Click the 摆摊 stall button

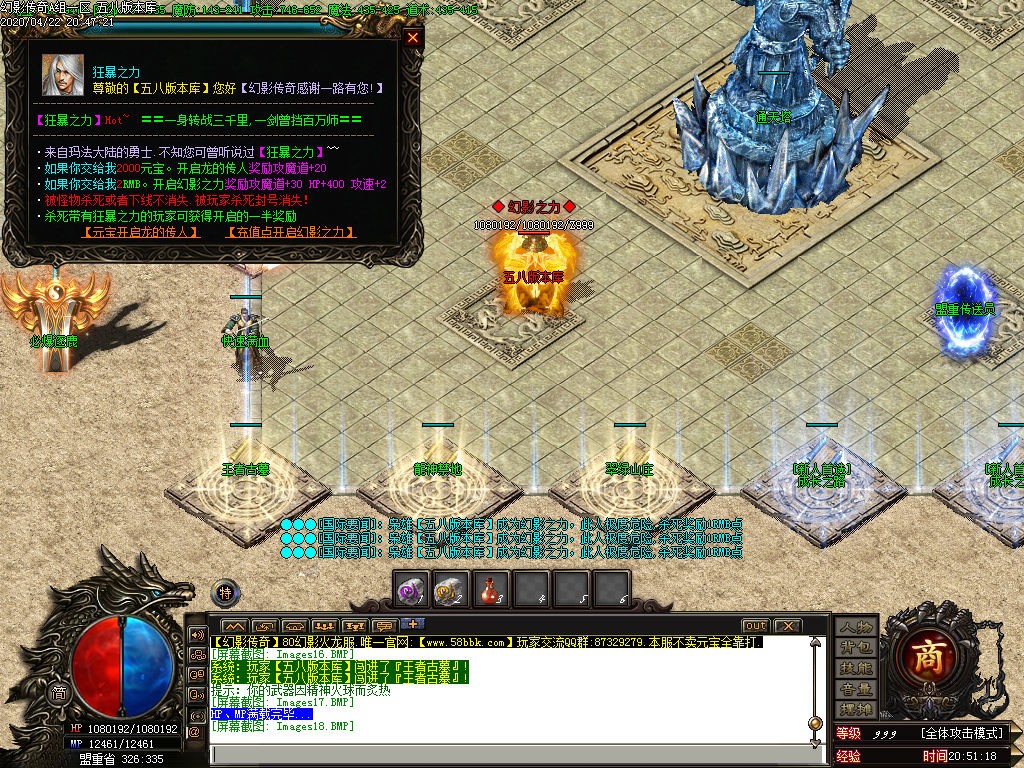pos(857,709)
